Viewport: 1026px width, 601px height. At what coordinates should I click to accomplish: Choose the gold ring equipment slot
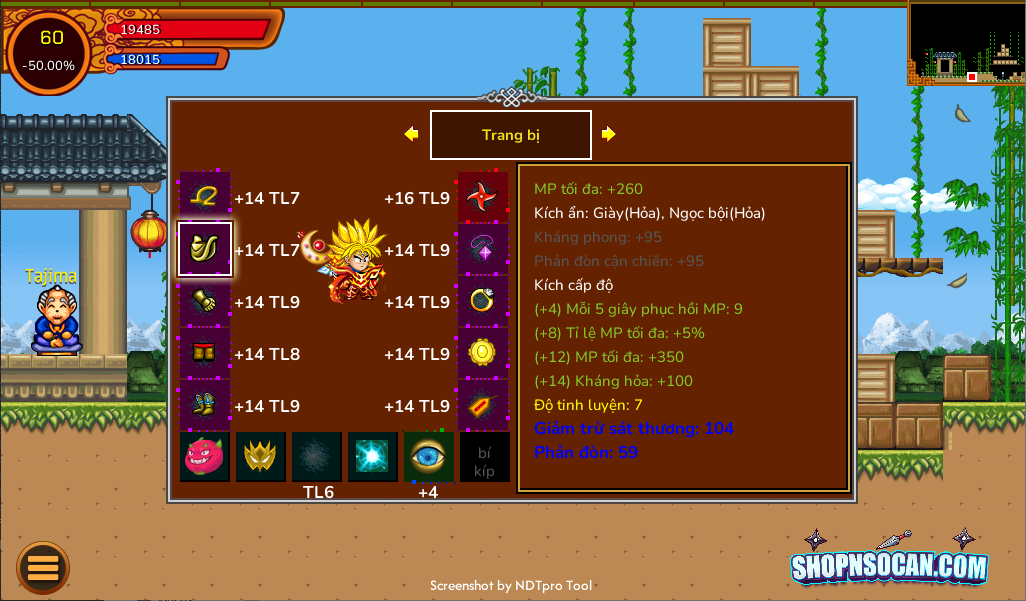click(483, 301)
